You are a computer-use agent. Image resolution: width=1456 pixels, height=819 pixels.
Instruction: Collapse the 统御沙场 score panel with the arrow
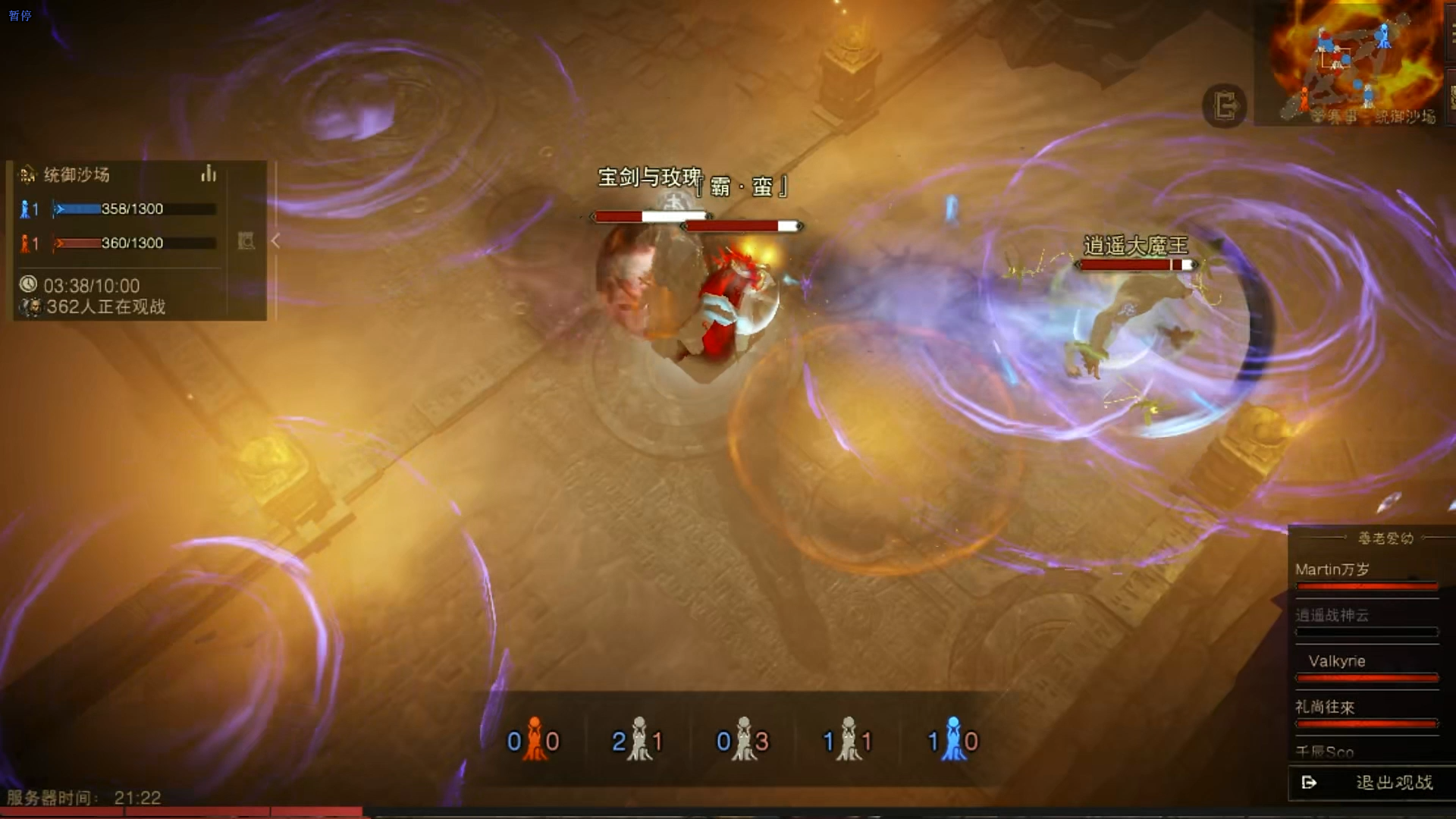(275, 241)
